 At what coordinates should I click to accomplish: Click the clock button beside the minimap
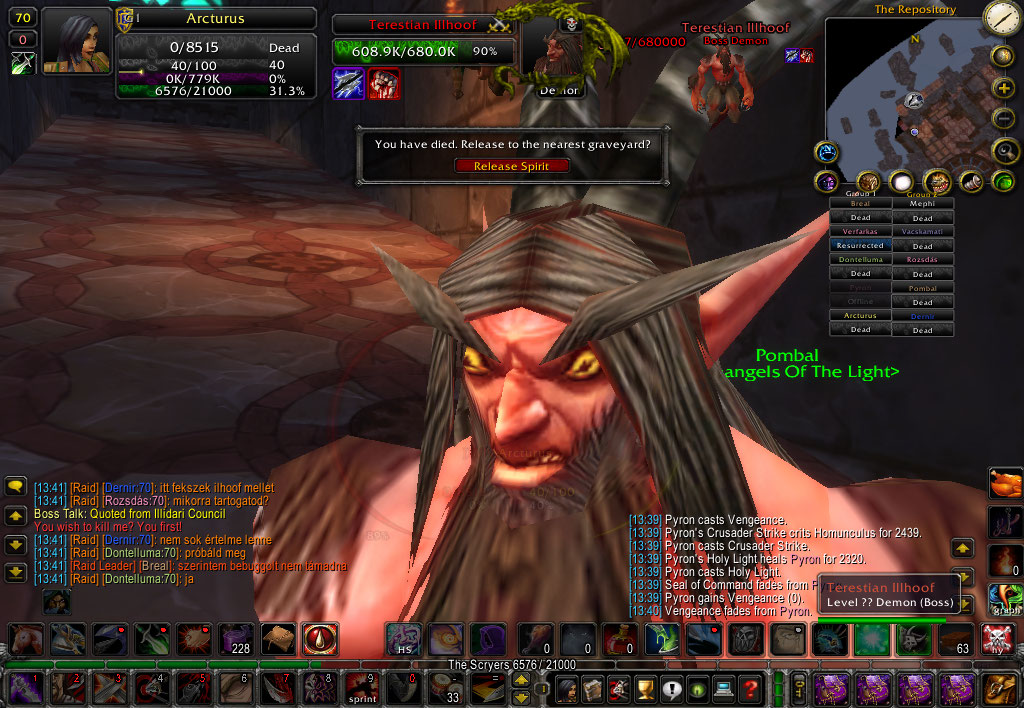[1001, 18]
